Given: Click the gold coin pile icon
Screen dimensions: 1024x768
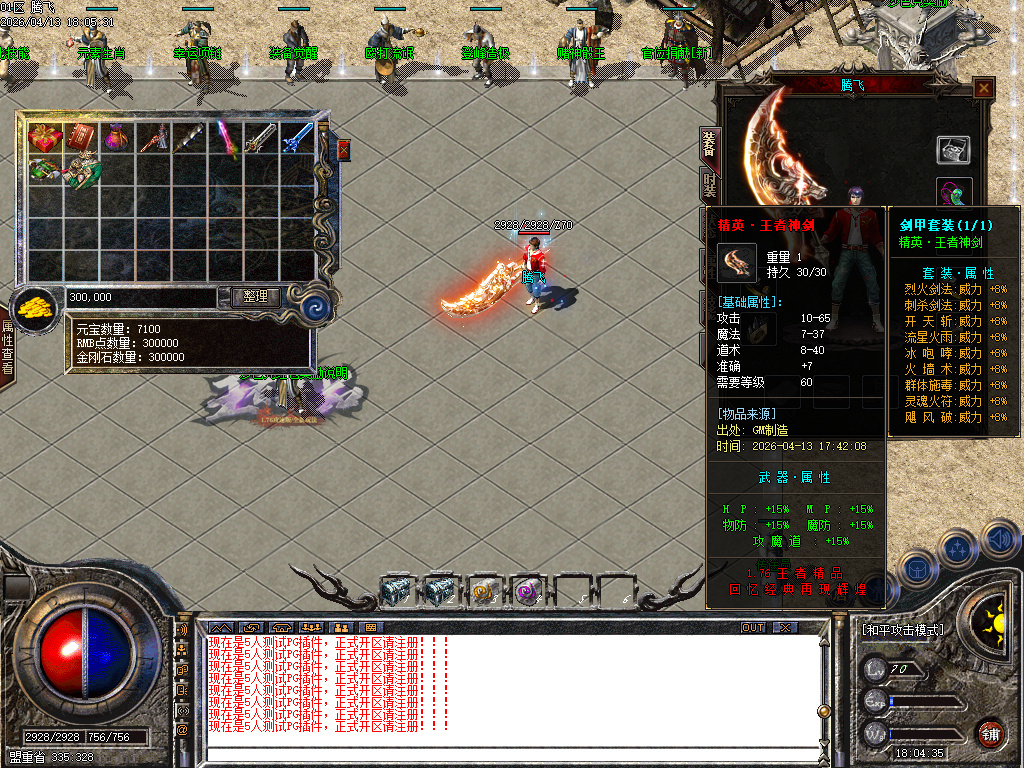Looking at the screenshot, I should point(36,307).
